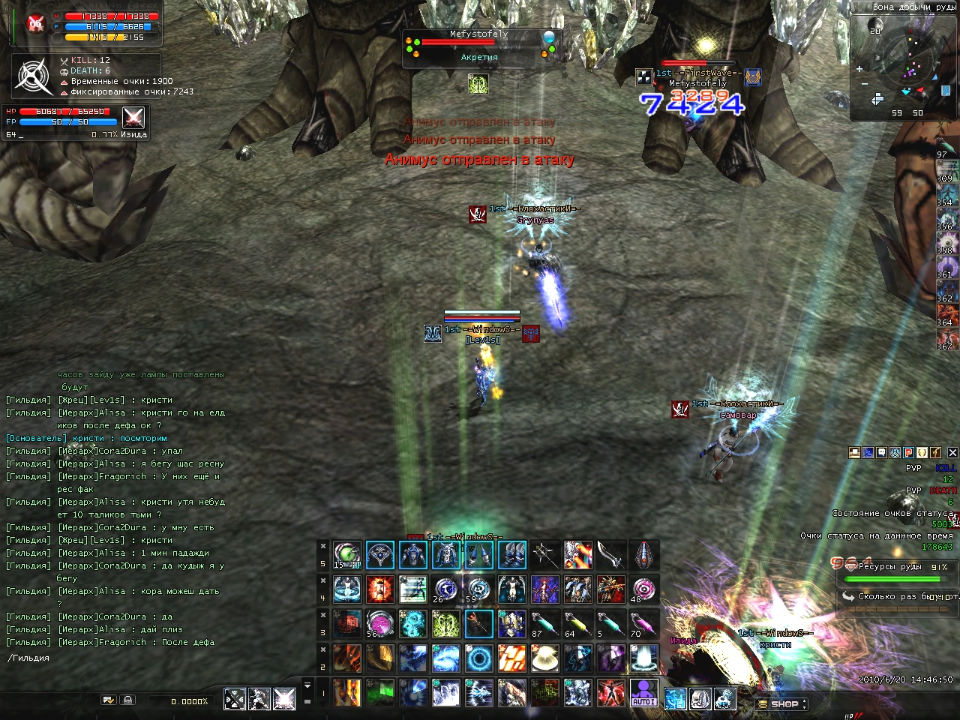Use the pink swirl disc with count 48
The image size is (960, 720).
coord(643,588)
